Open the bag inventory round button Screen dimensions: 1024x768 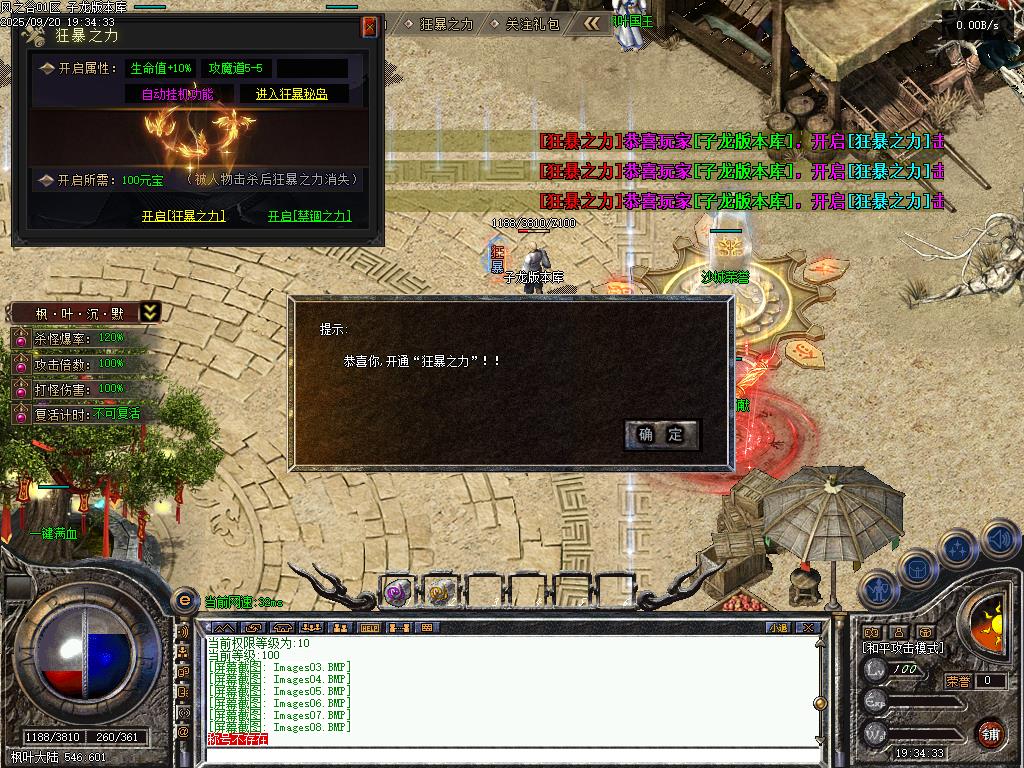tap(917, 569)
